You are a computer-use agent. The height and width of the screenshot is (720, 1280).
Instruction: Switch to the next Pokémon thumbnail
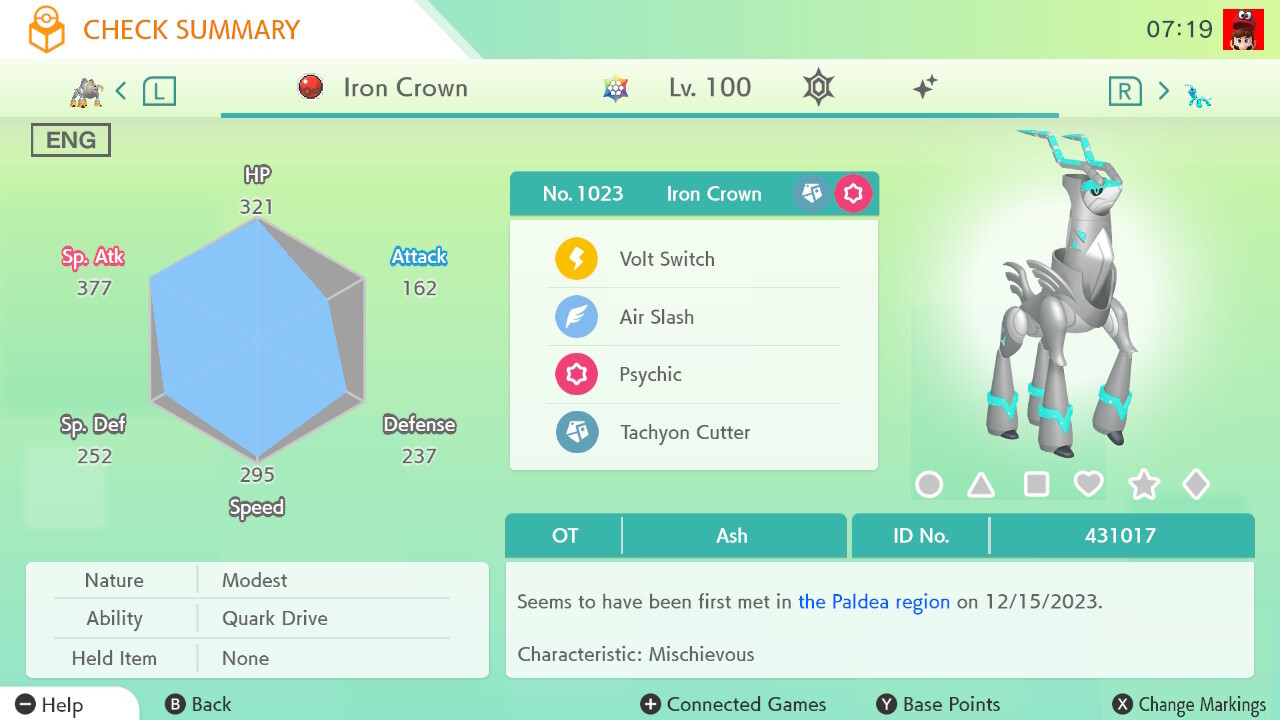coord(1197,94)
